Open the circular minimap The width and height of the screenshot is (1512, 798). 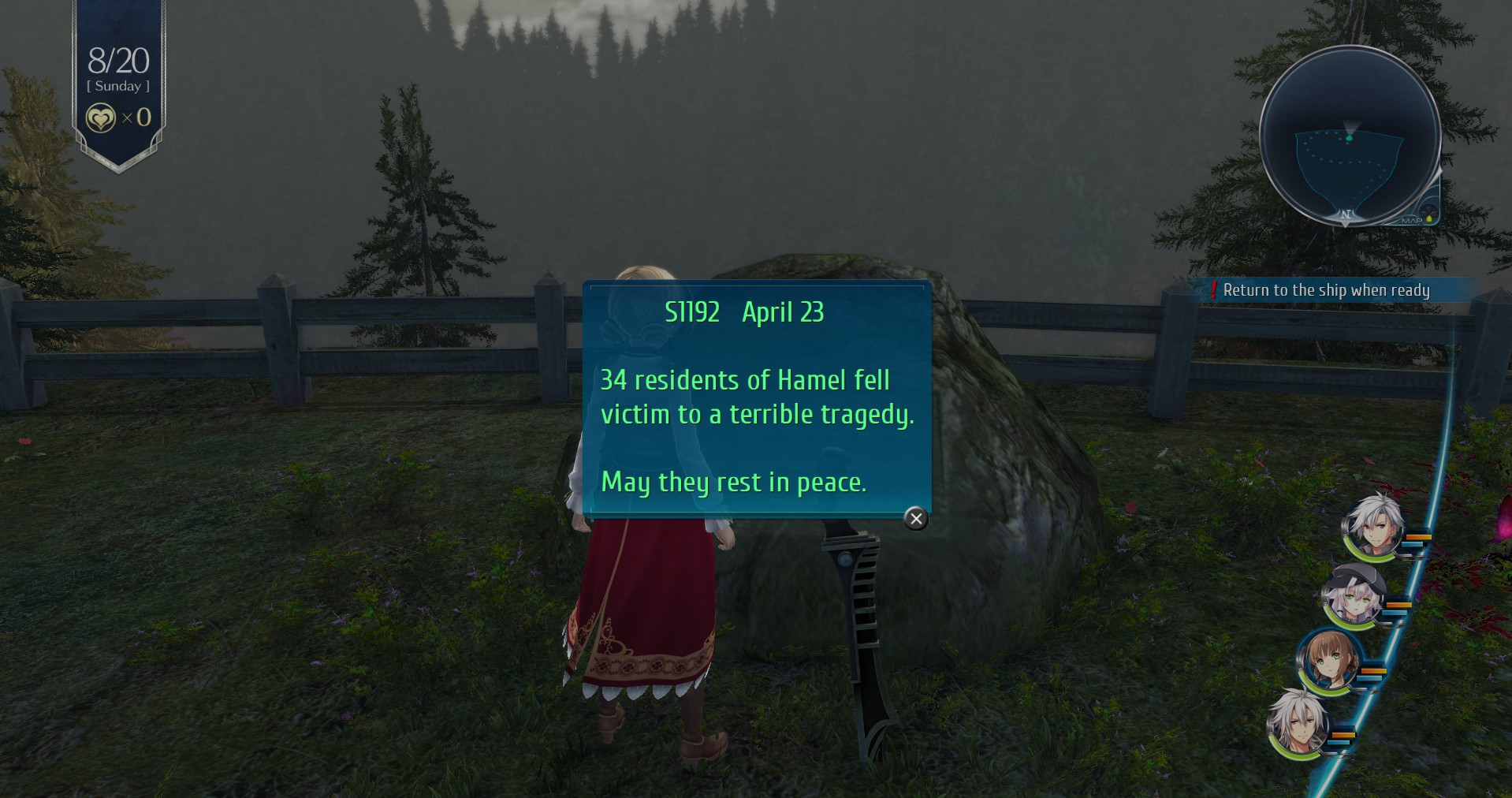click(1349, 136)
